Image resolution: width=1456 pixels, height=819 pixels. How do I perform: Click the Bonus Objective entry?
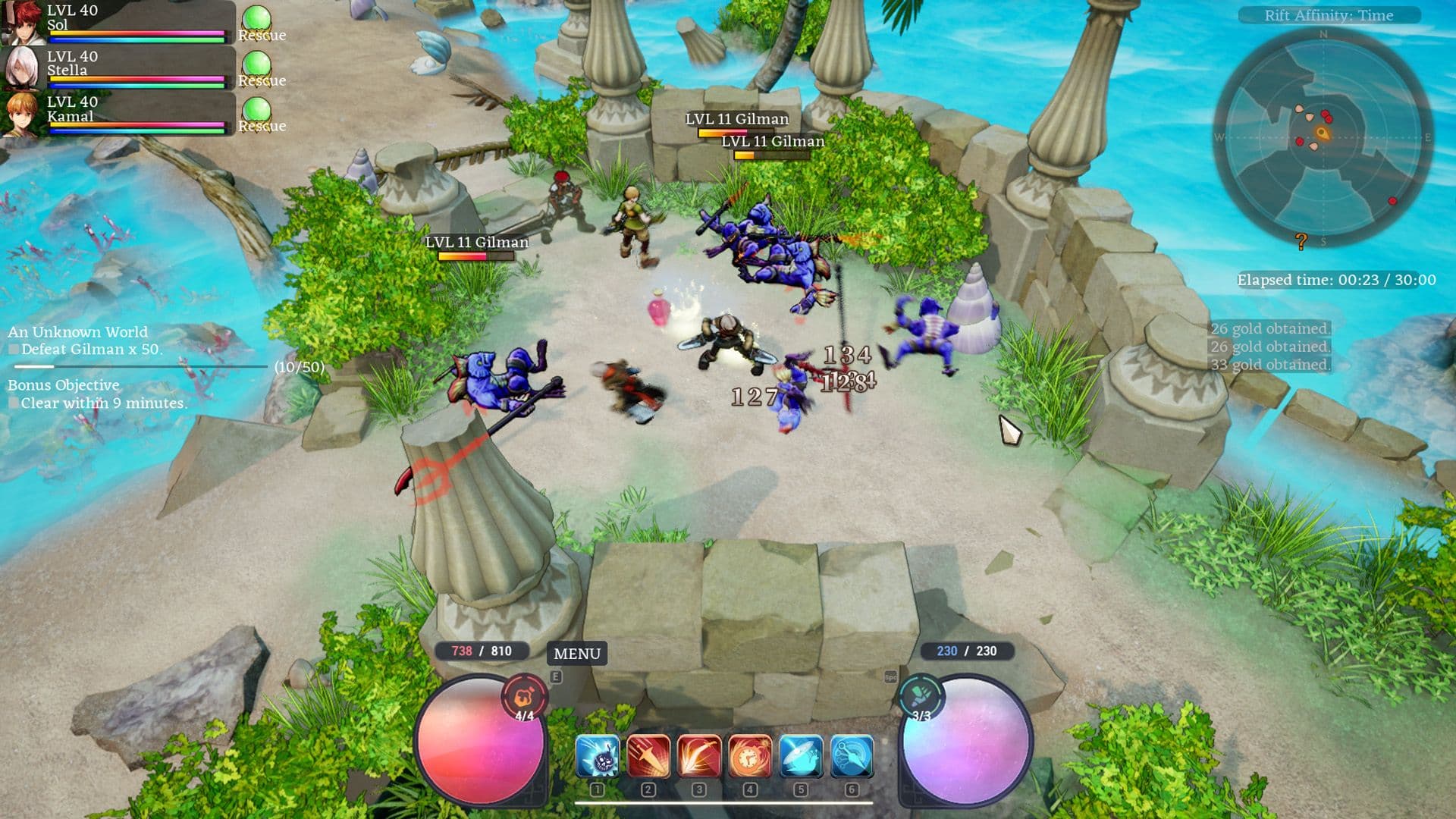click(x=64, y=385)
